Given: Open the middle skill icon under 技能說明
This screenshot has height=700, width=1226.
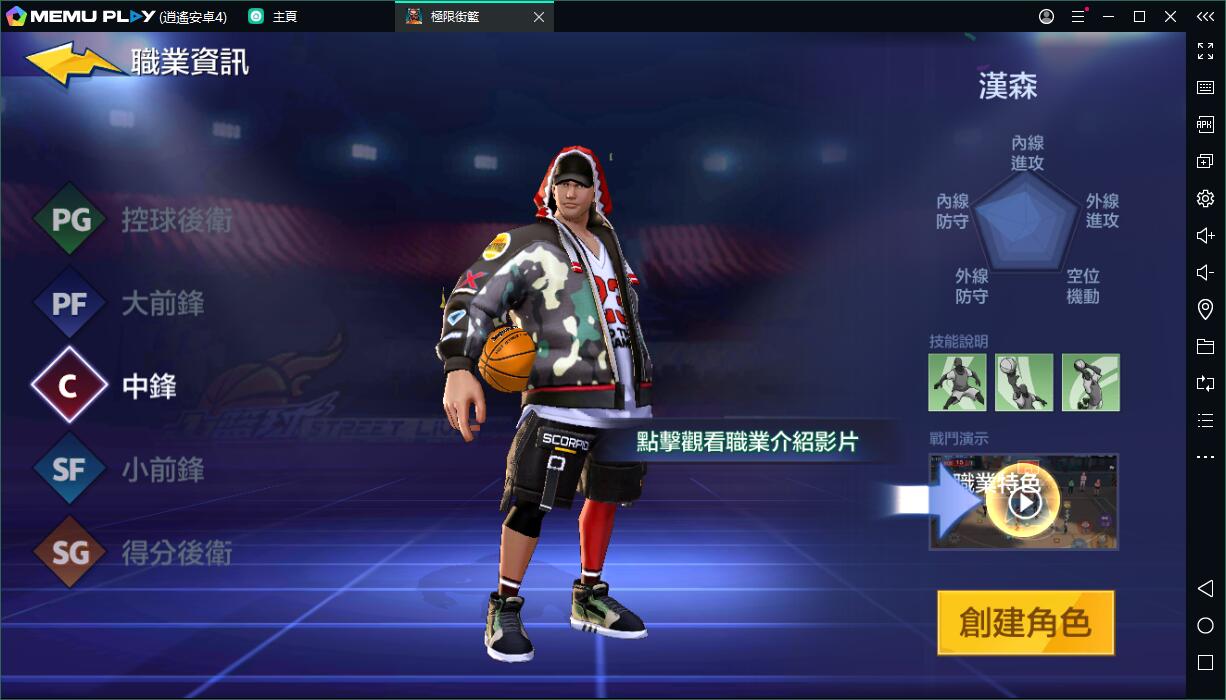Looking at the screenshot, I should tap(1024, 382).
